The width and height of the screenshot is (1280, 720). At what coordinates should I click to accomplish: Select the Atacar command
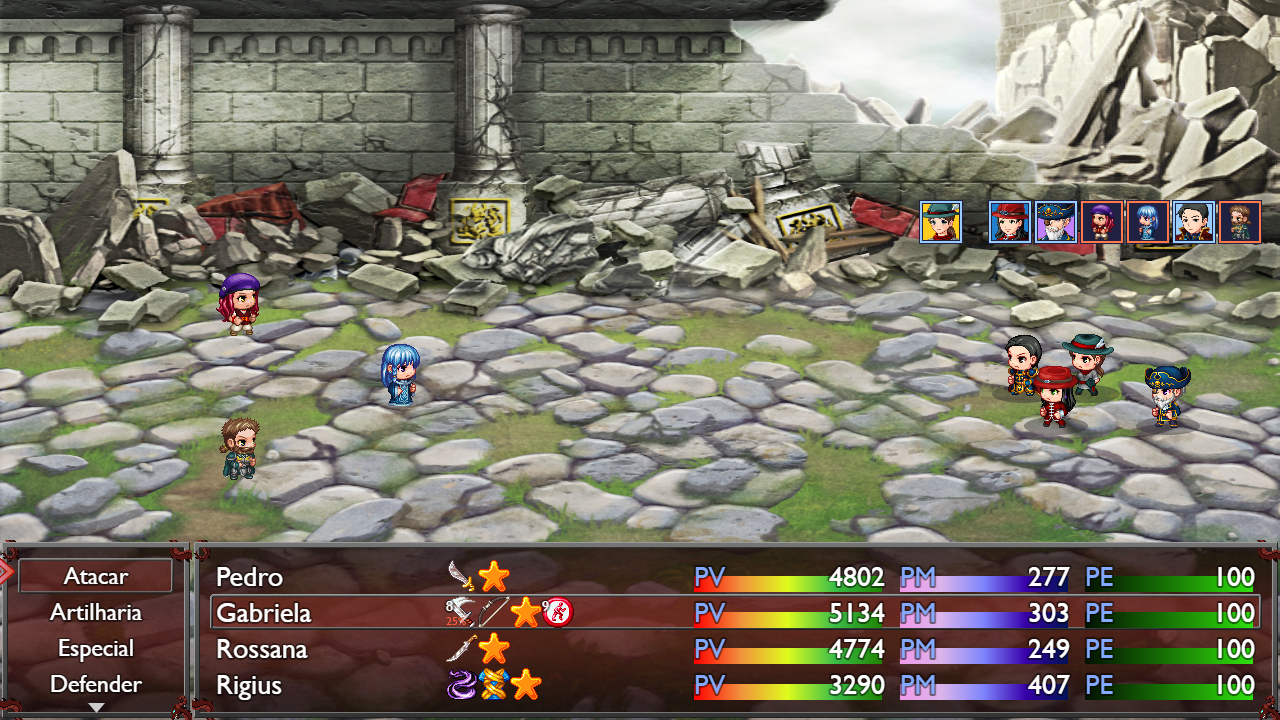[96, 576]
